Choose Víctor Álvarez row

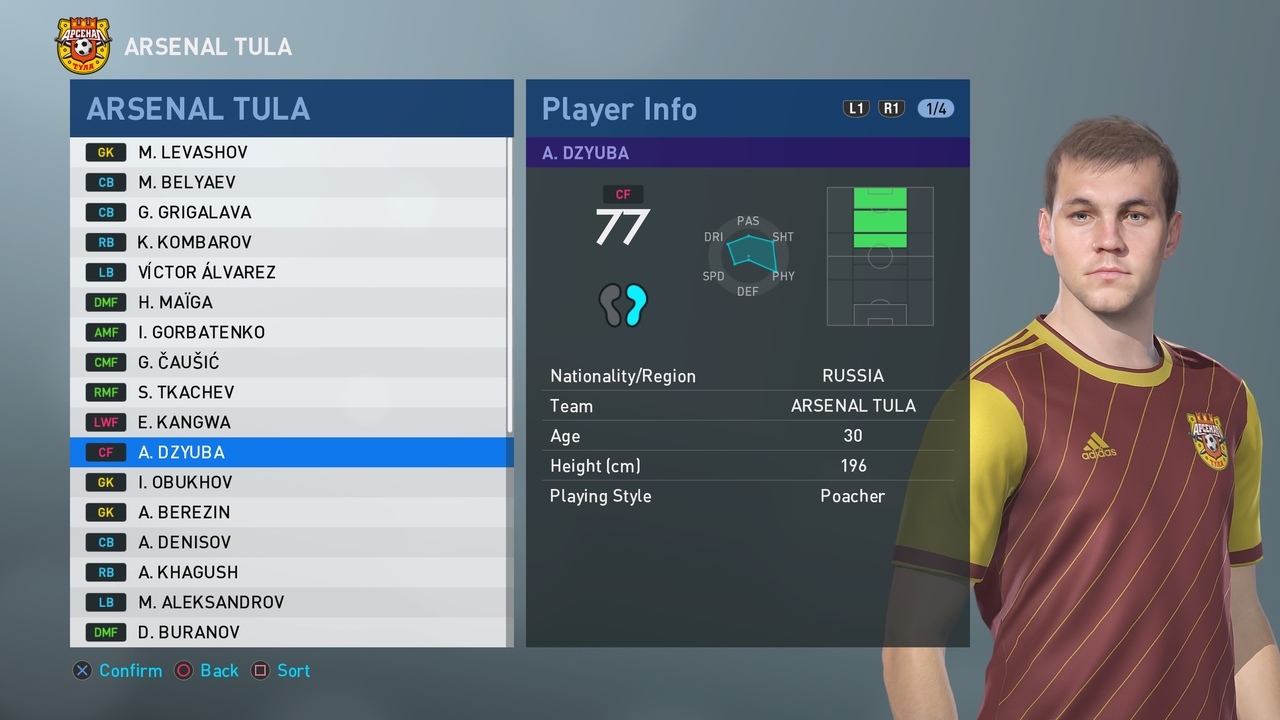pos(290,272)
